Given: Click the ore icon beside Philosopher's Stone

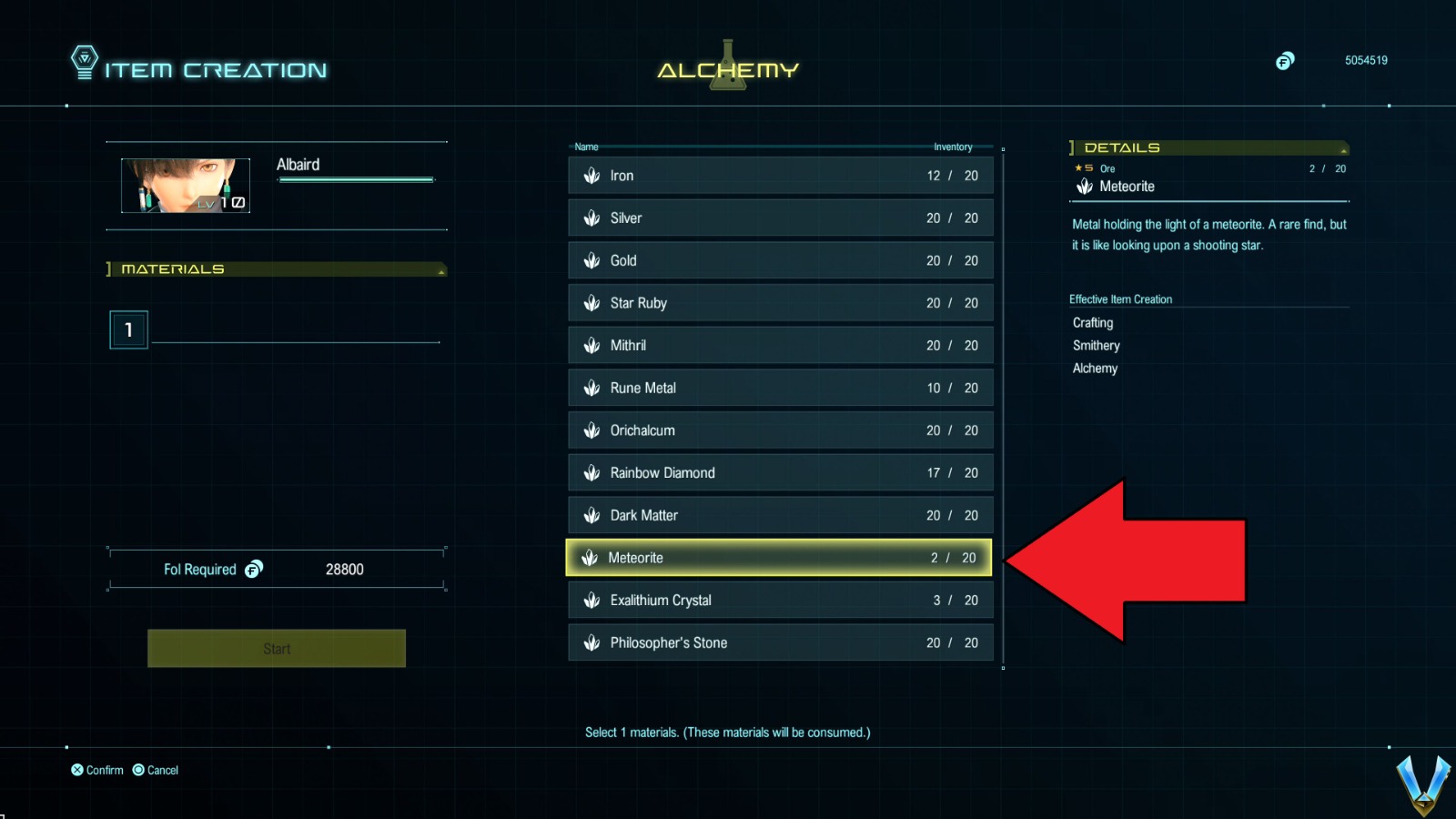Looking at the screenshot, I should click(591, 642).
